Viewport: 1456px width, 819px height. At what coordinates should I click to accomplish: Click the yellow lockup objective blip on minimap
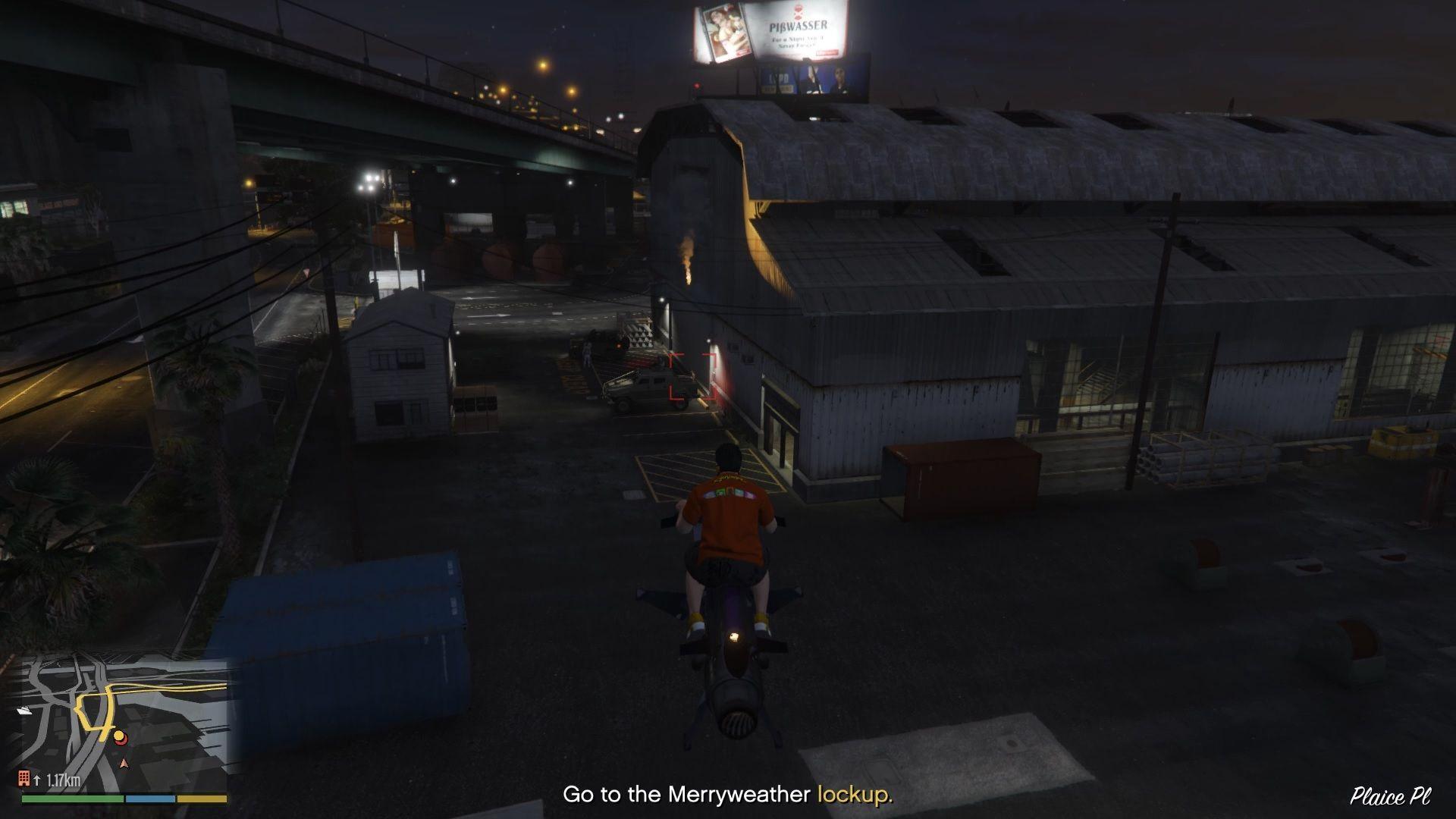tap(118, 735)
